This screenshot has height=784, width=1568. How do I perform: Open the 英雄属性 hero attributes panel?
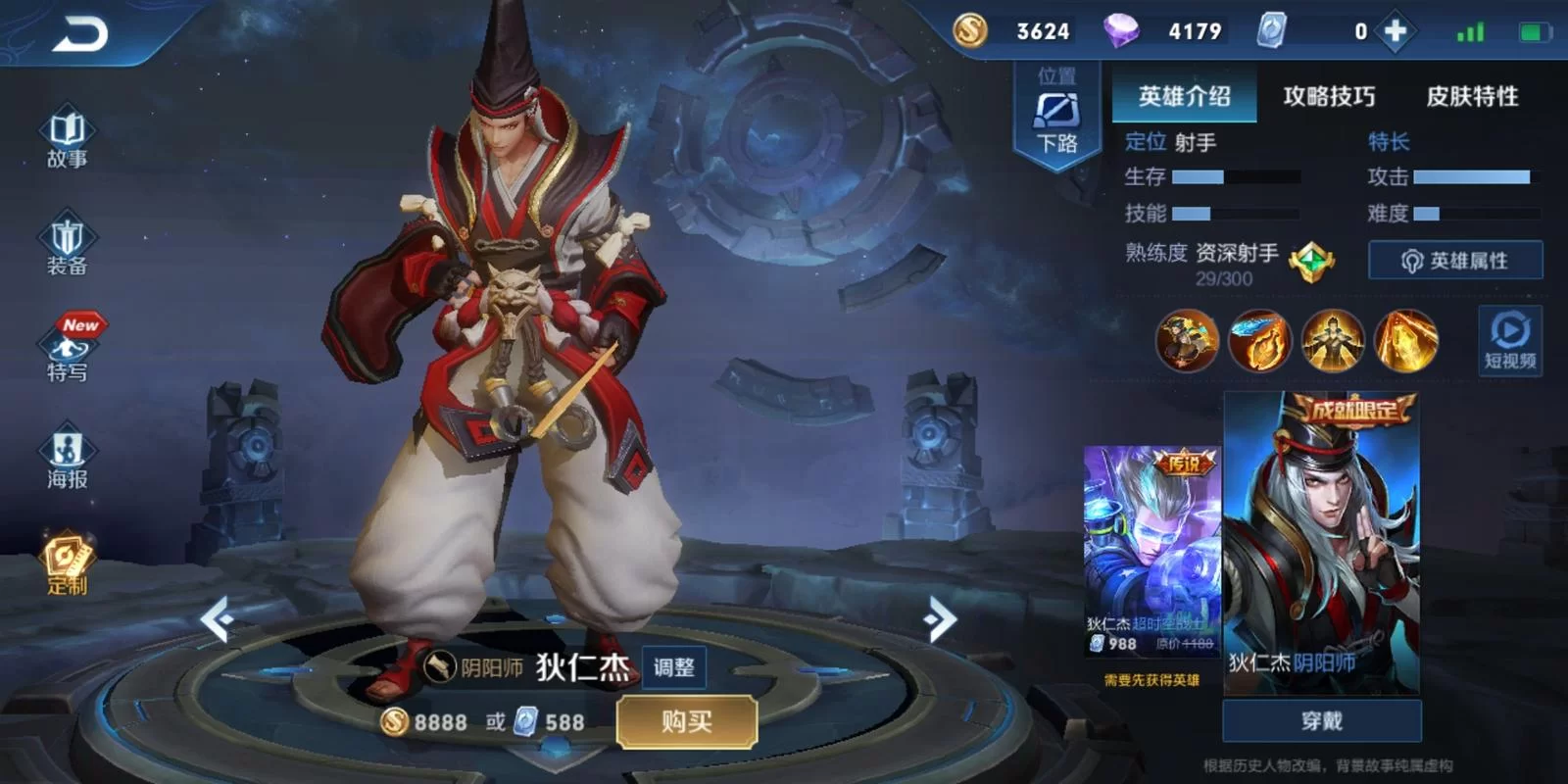[1456, 260]
